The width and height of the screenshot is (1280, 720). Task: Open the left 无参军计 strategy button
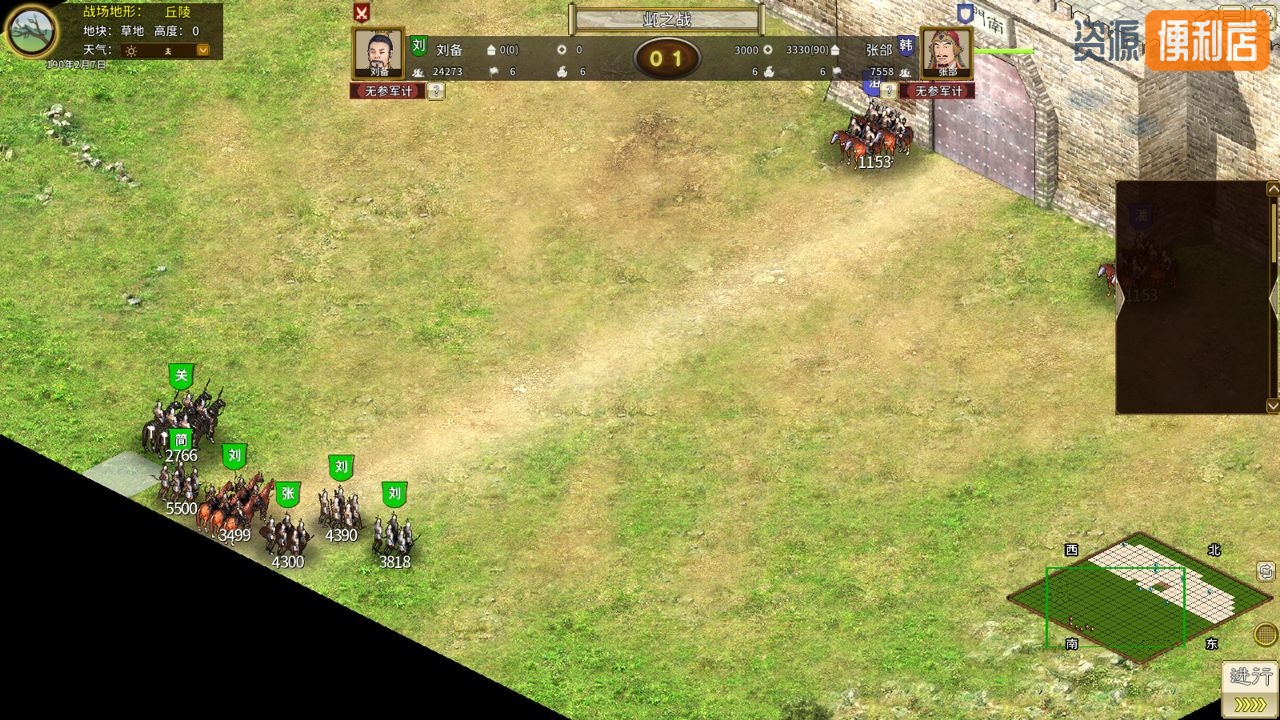point(387,91)
